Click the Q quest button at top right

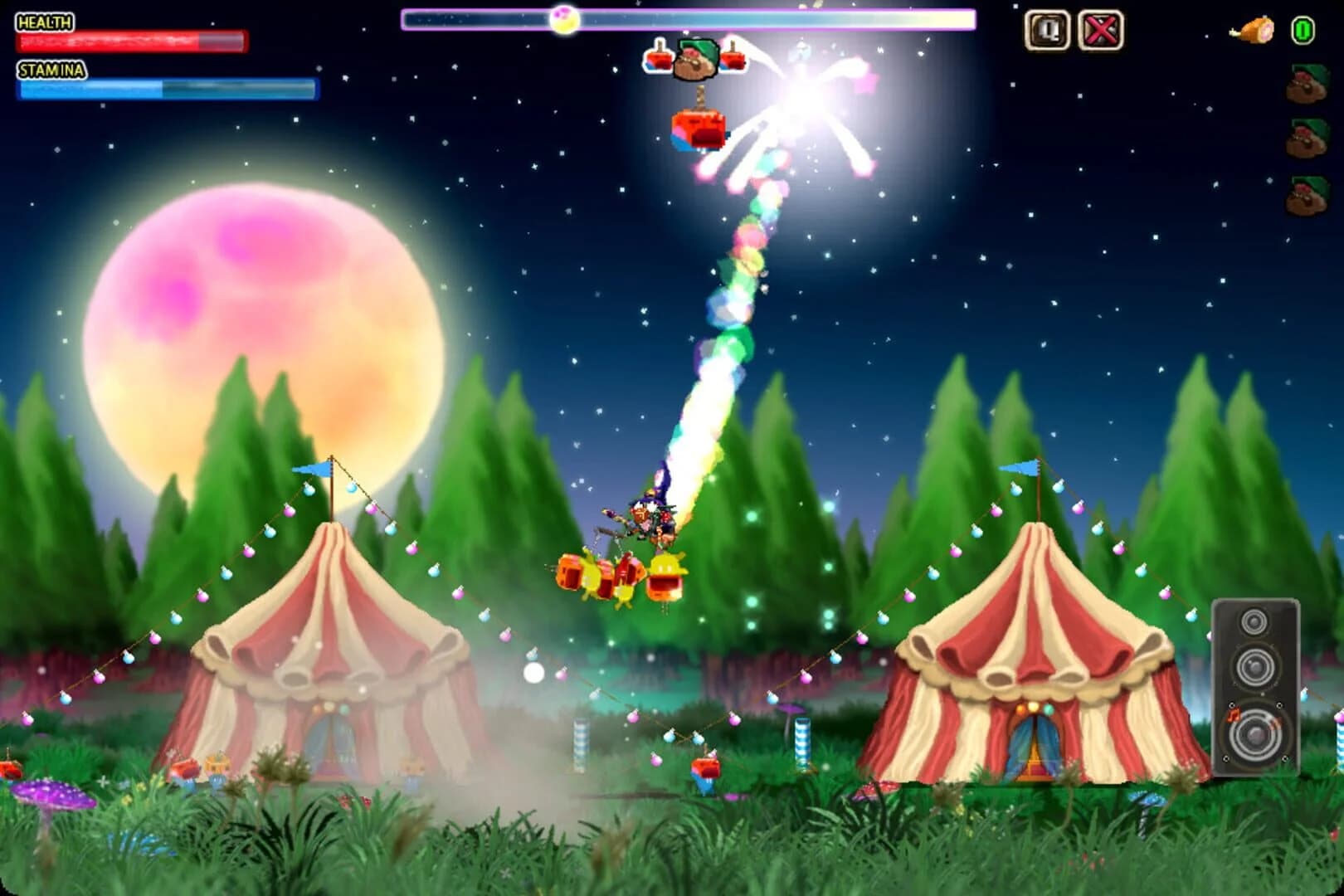pyautogui.click(x=1047, y=31)
